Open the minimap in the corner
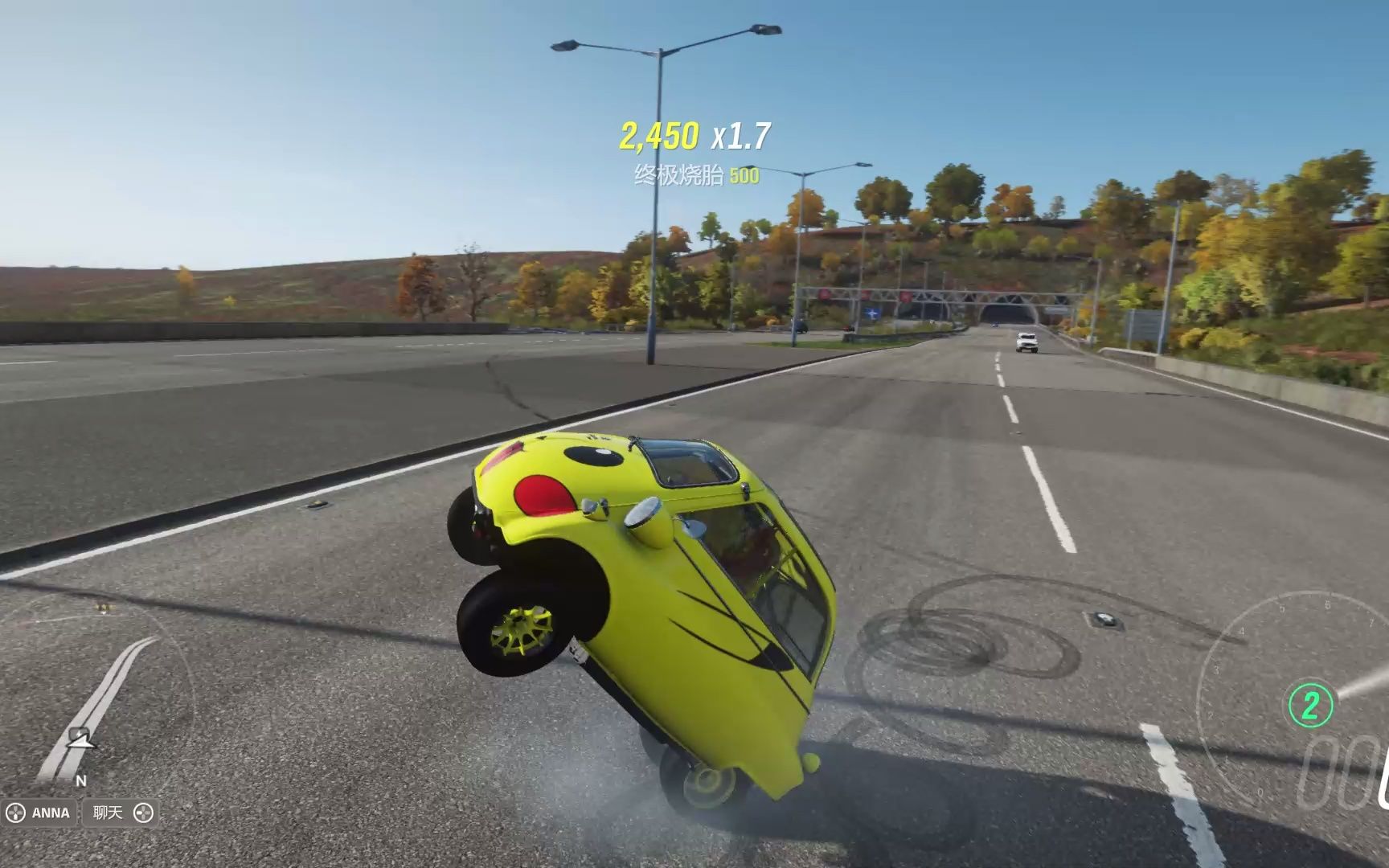1389x868 pixels. pos(96,698)
